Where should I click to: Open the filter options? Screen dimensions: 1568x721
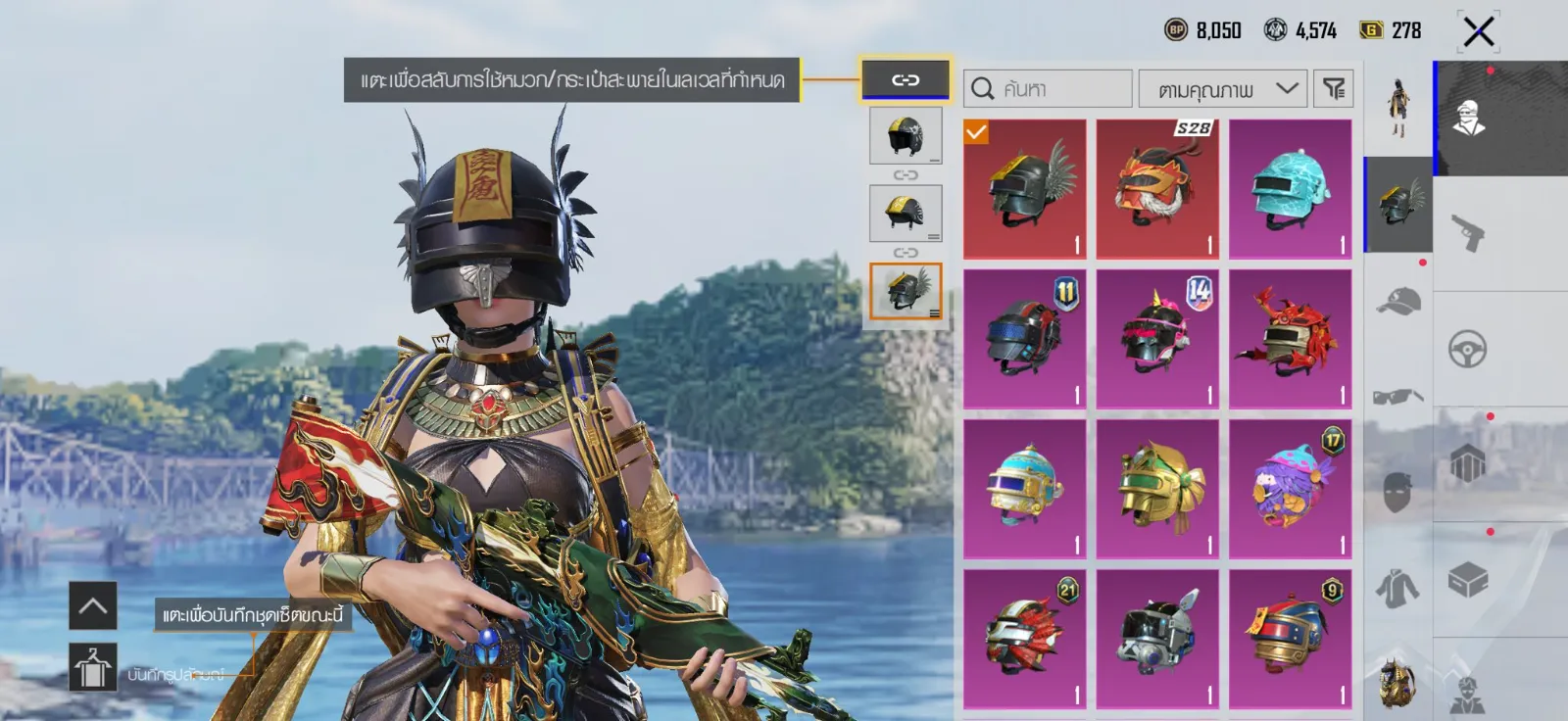(x=1333, y=89)
